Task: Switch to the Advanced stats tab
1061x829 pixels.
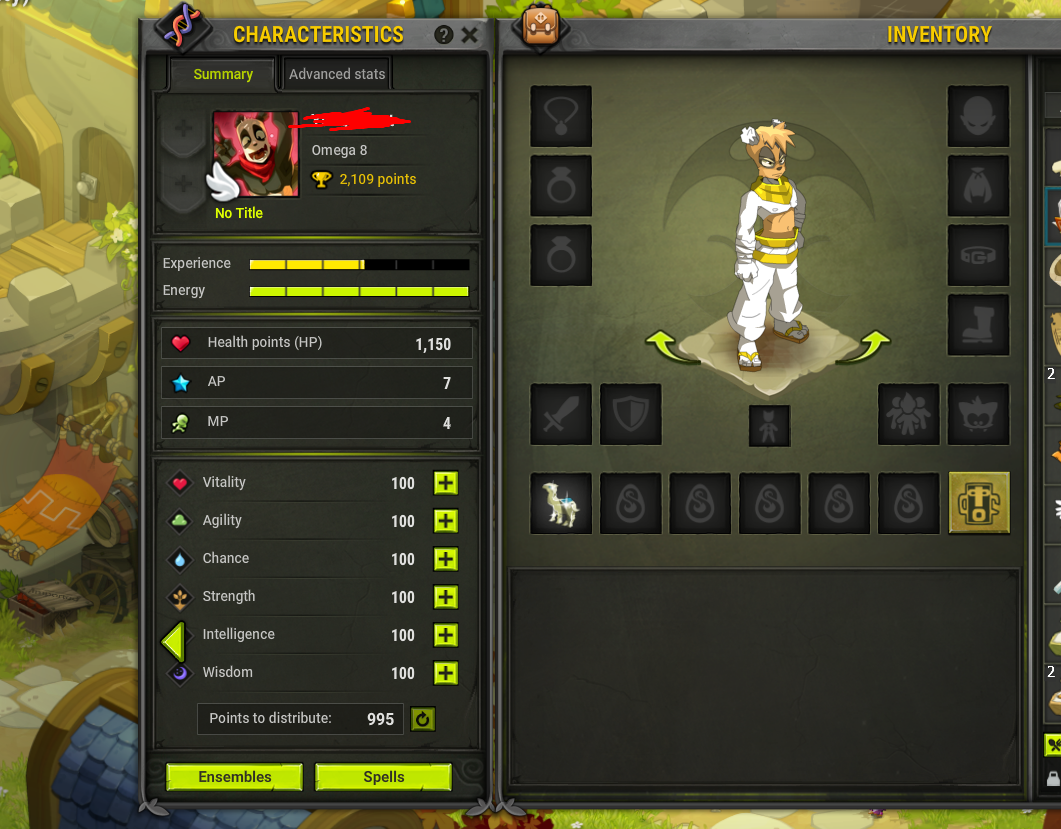Action: (337, 74)
